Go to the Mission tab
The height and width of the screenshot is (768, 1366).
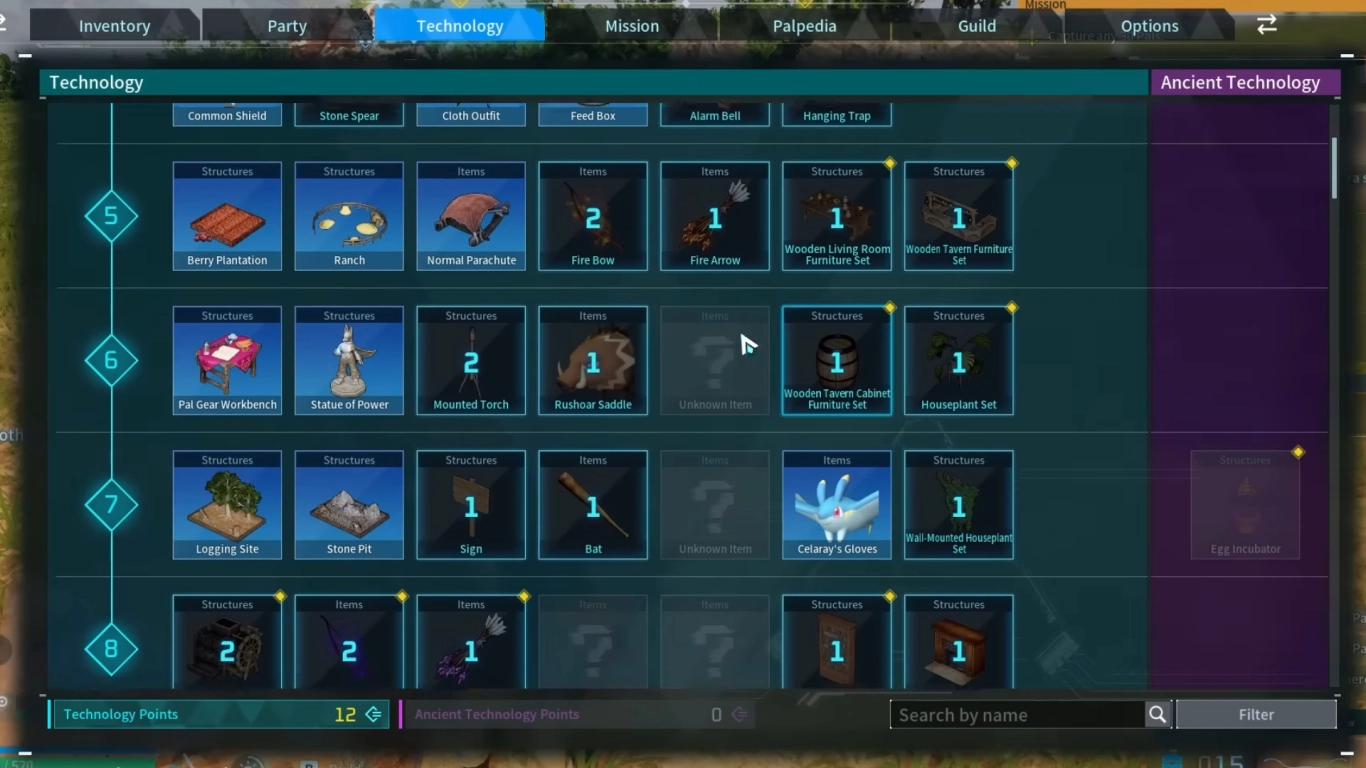pyautogui.click(x=632, y=26)
